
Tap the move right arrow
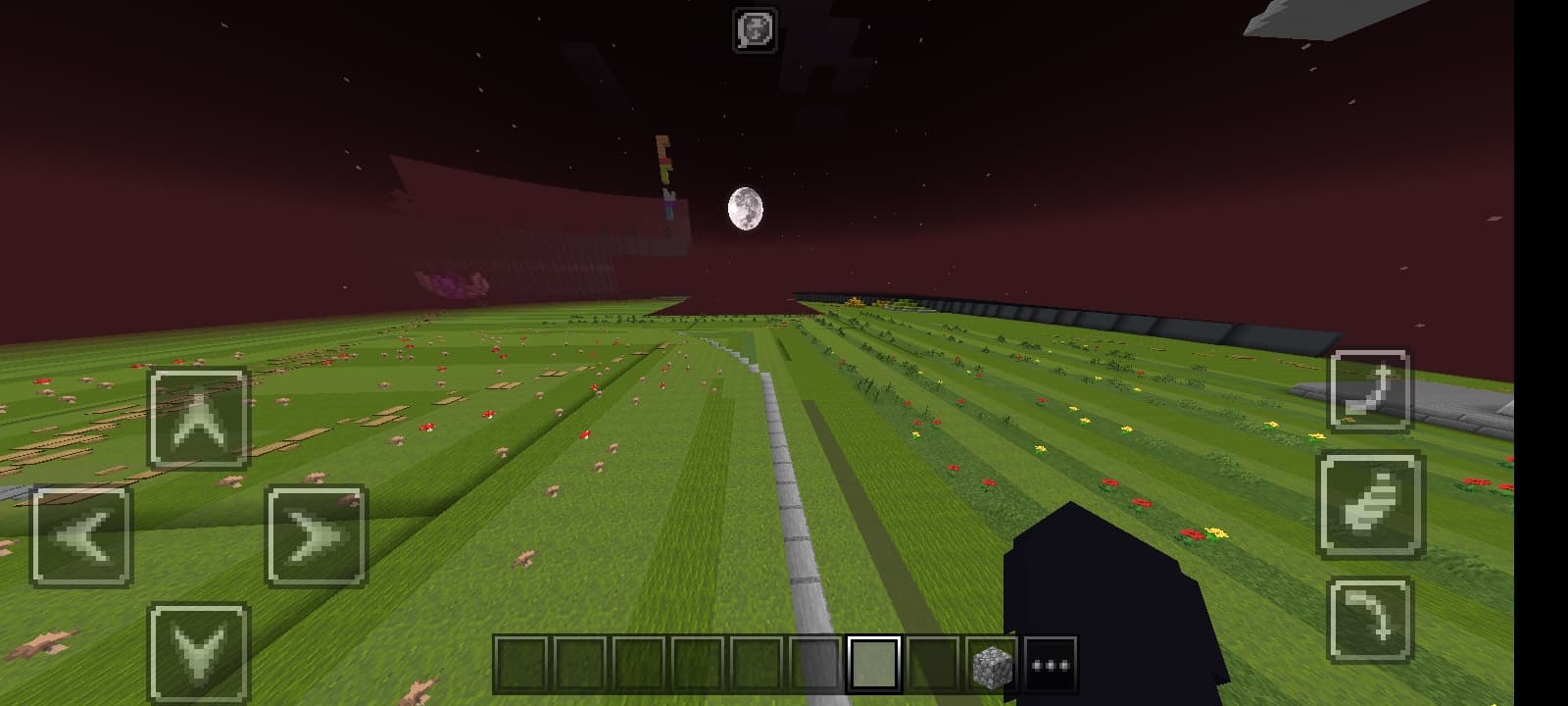click(x=317, y=536)
